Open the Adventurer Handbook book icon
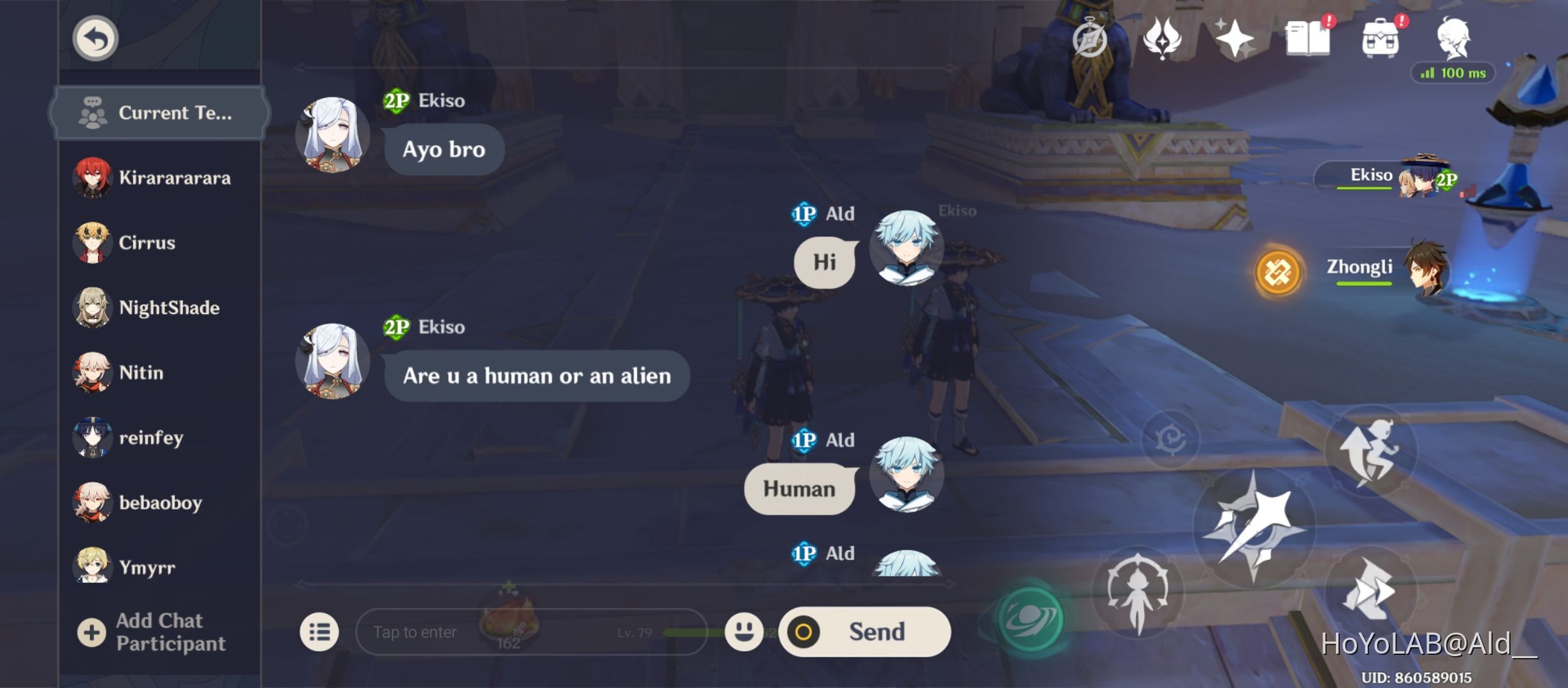This screenshot has width=1568, height=688. point(1316,39)
